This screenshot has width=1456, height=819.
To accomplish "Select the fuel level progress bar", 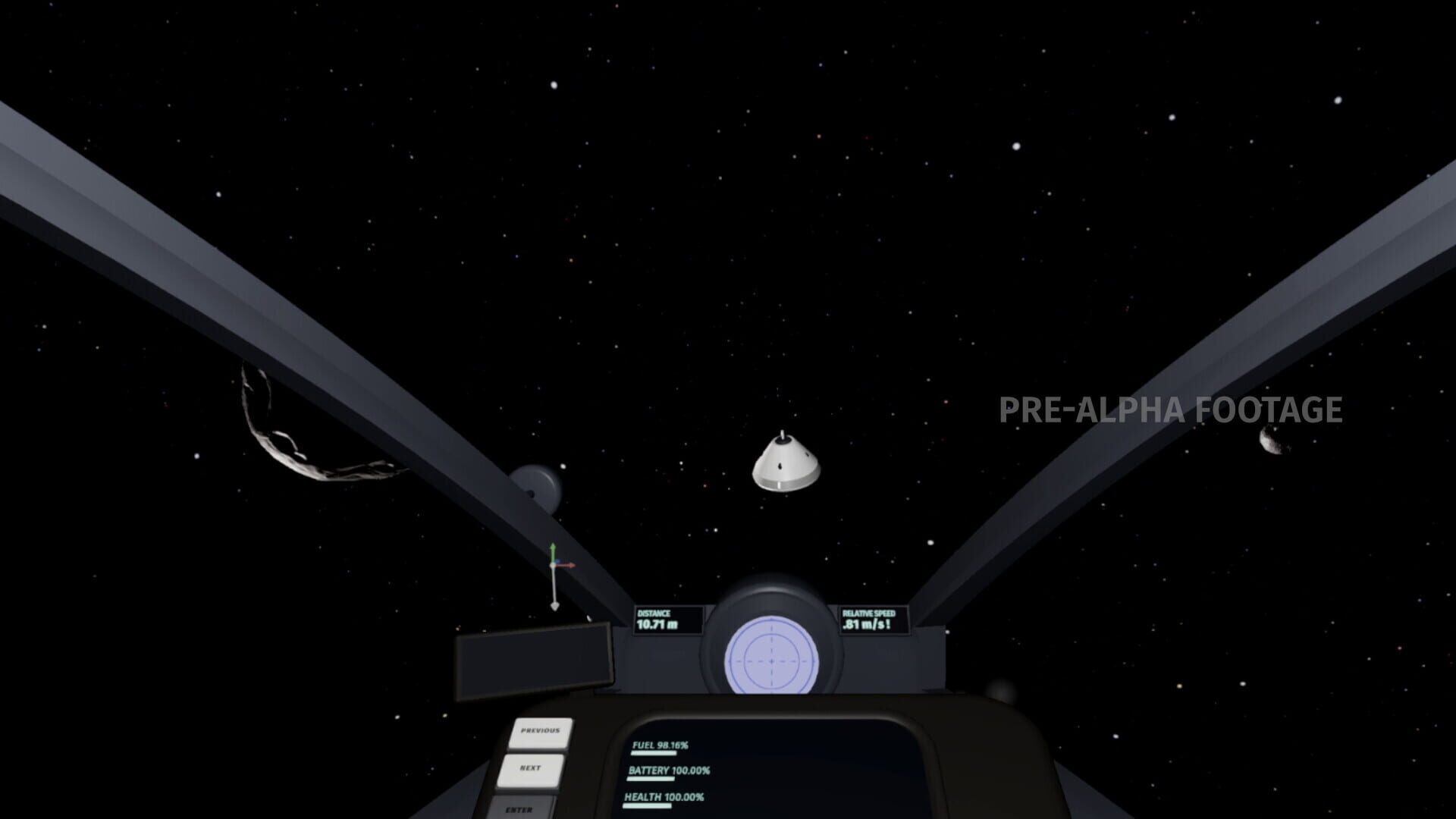I will (653, 753).
